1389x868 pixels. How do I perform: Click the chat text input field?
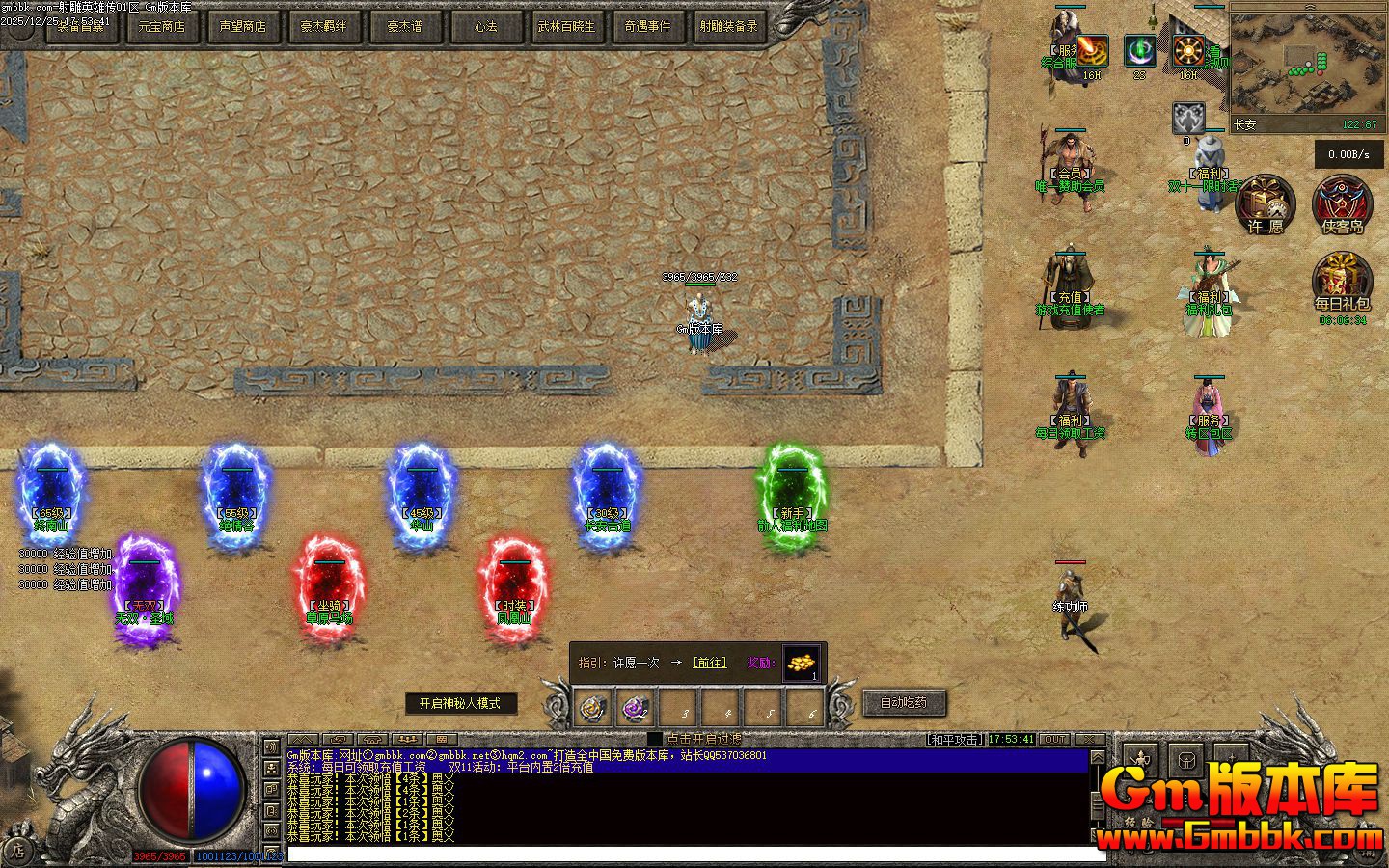(694, 854)
